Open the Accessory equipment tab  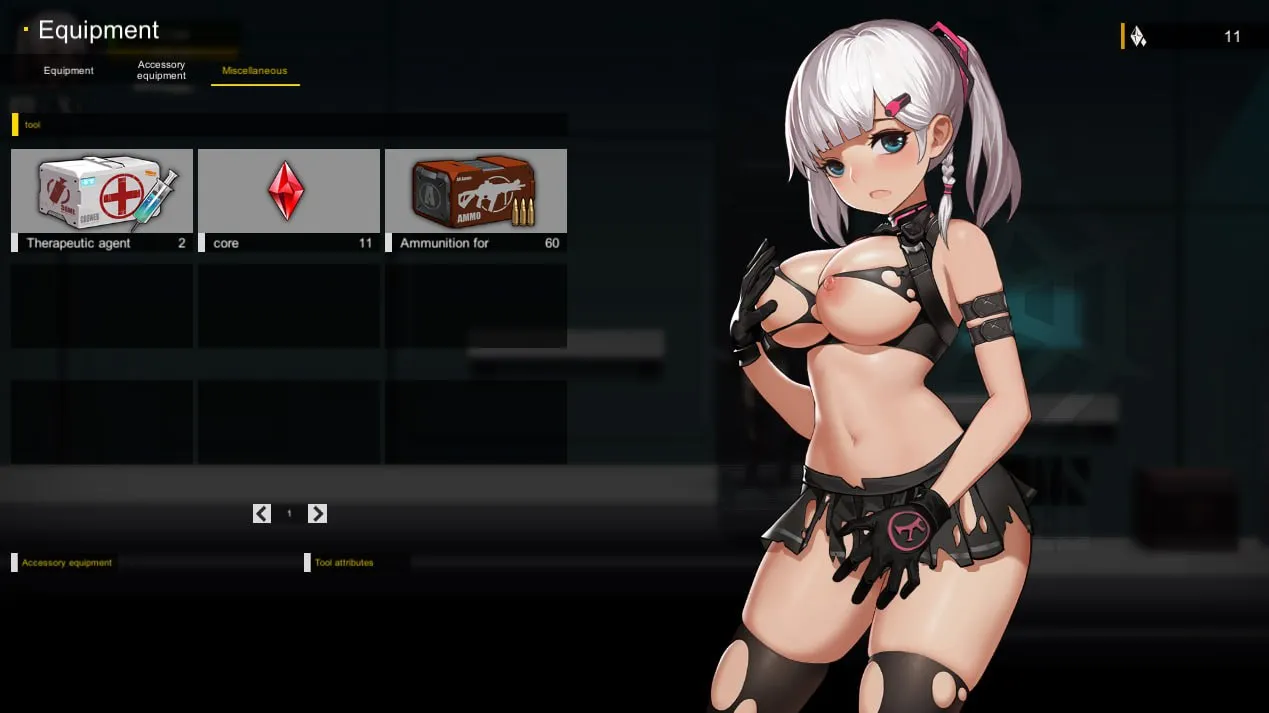coord(162,70)
